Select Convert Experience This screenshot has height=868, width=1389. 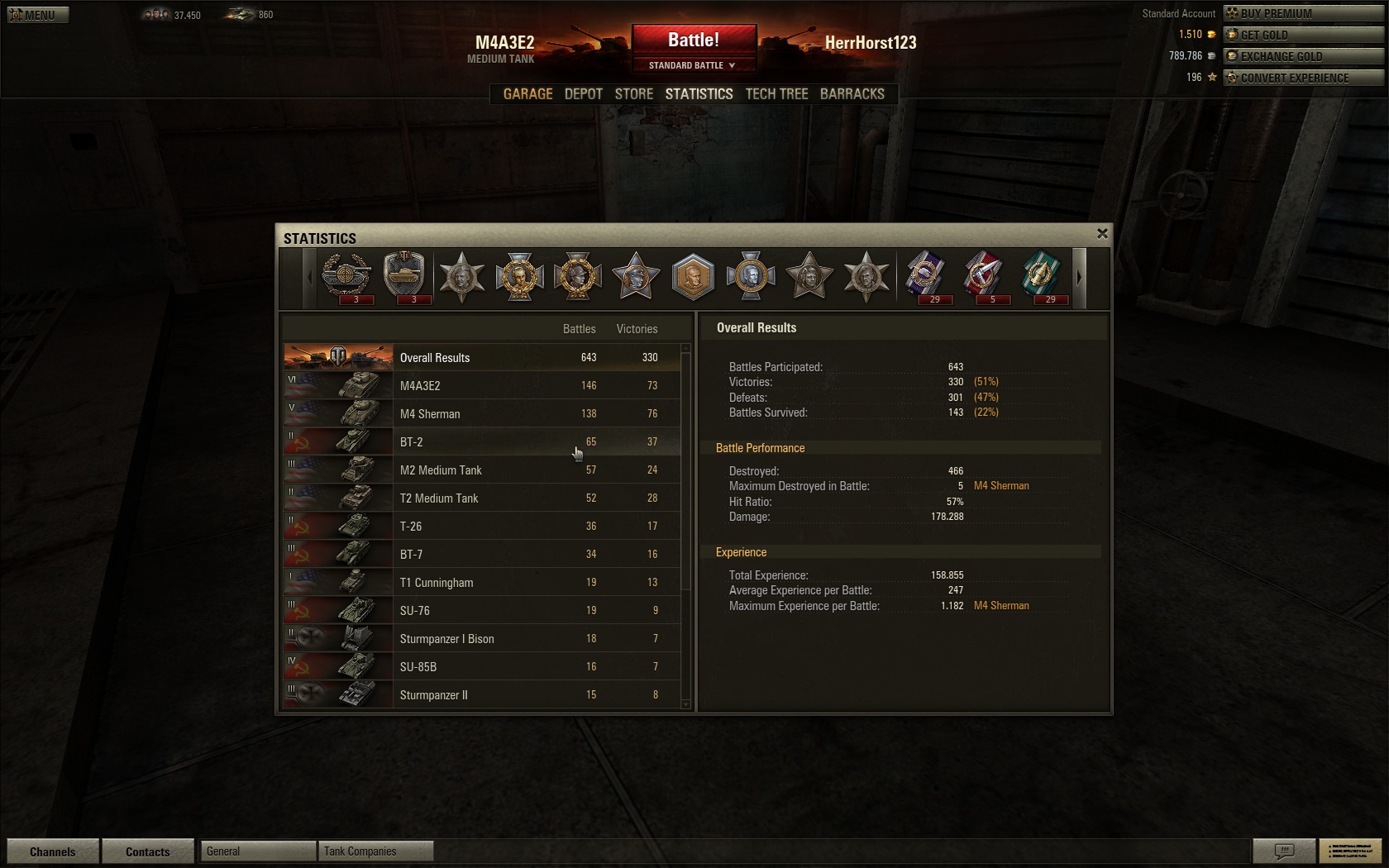[x=1303, y=78]
